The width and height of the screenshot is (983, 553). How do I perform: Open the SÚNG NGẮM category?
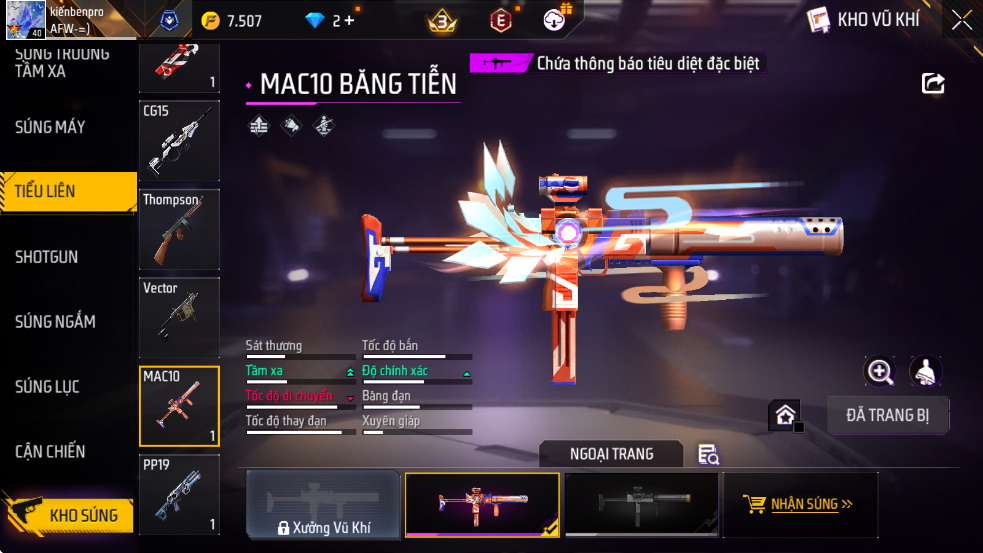tap(55, 322)
